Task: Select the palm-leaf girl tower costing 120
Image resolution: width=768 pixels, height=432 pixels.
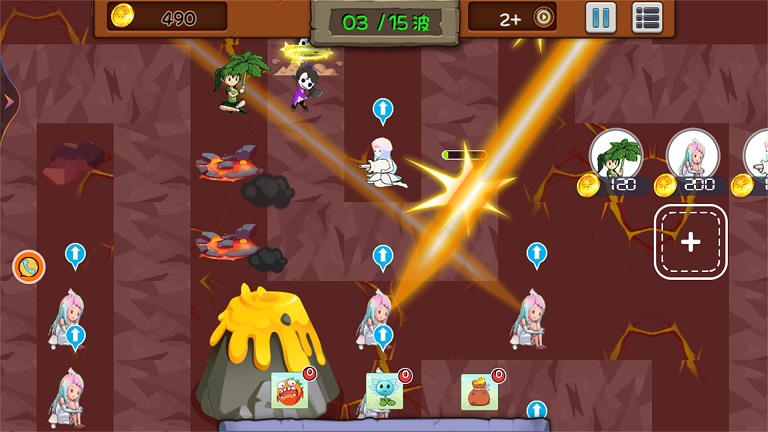Action: point(615,156)
